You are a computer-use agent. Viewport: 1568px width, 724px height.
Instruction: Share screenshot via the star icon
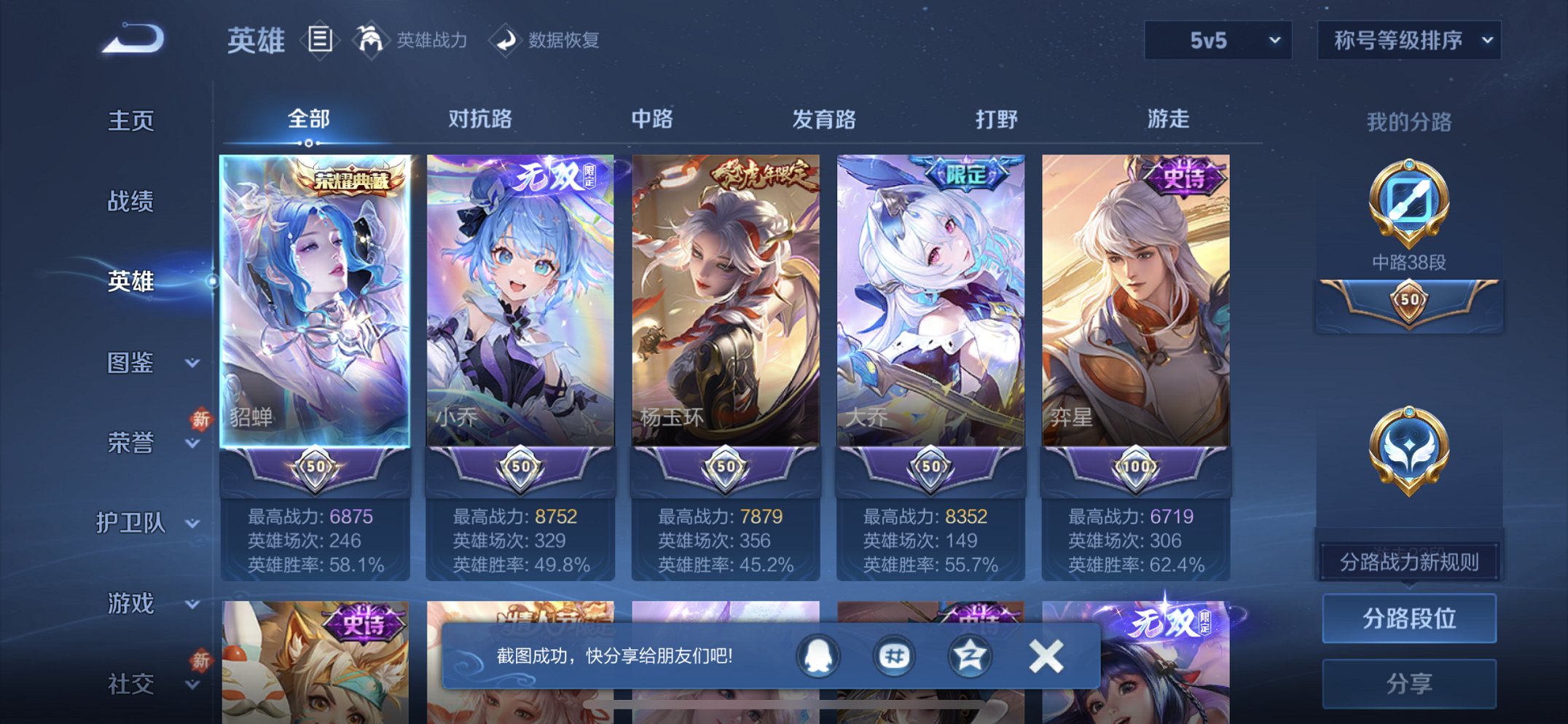pos(970,655)
